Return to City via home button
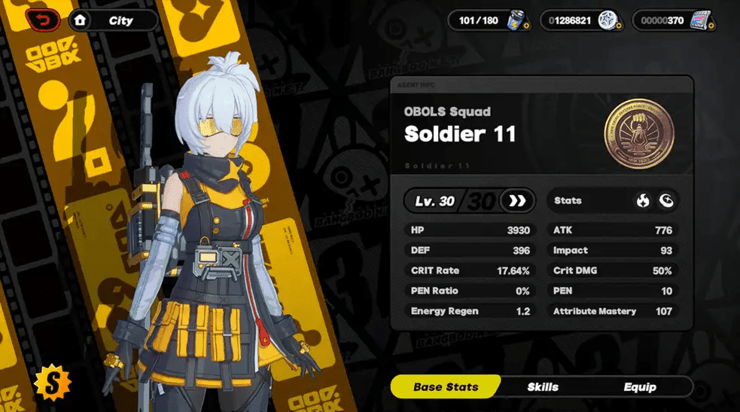The width and height of the screenshot is (740, 412). 80,20
